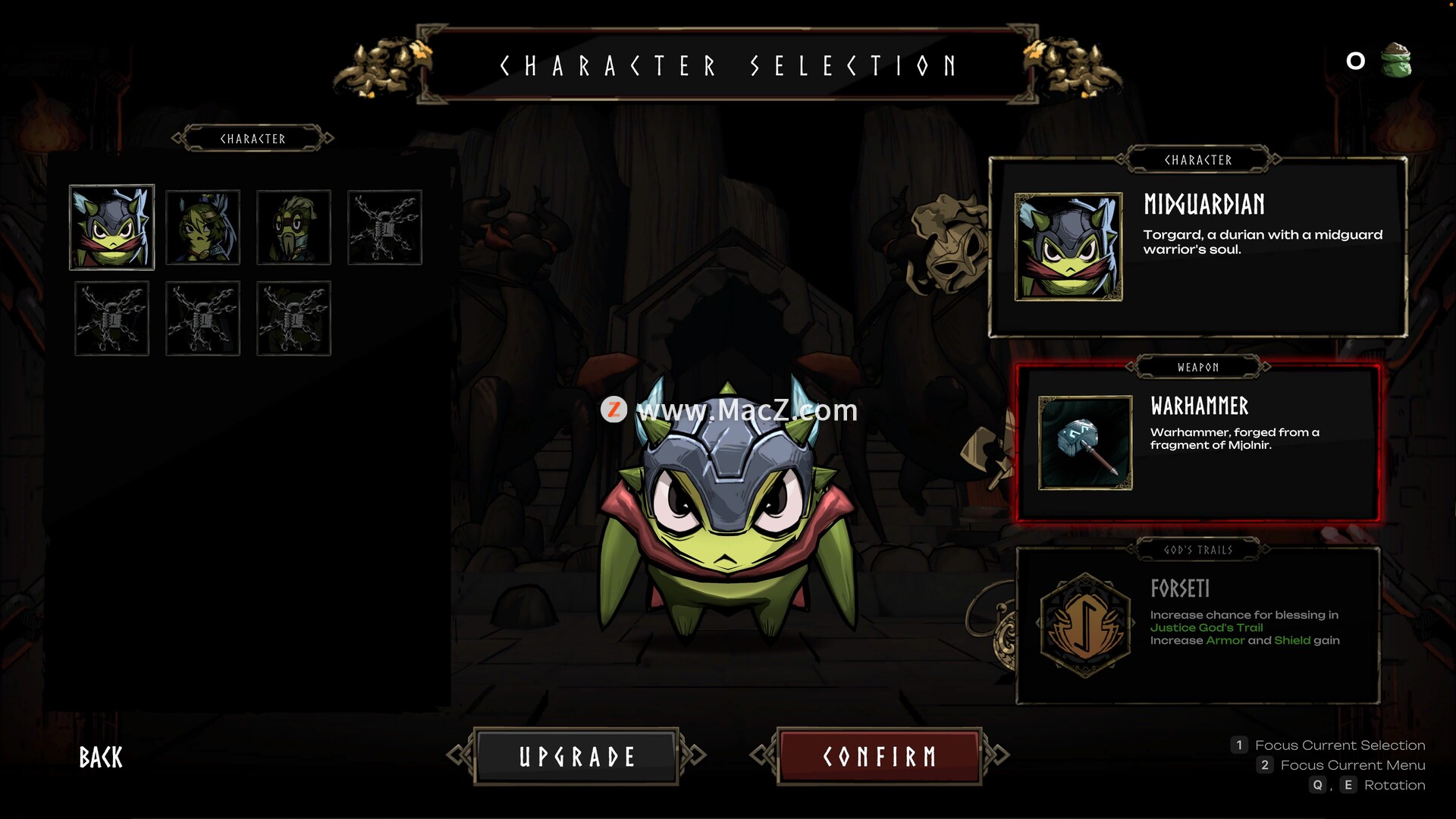Screen dimensions: 1456x819
Task: Click the green coin pouch icon
Action: coord(1395,61)
